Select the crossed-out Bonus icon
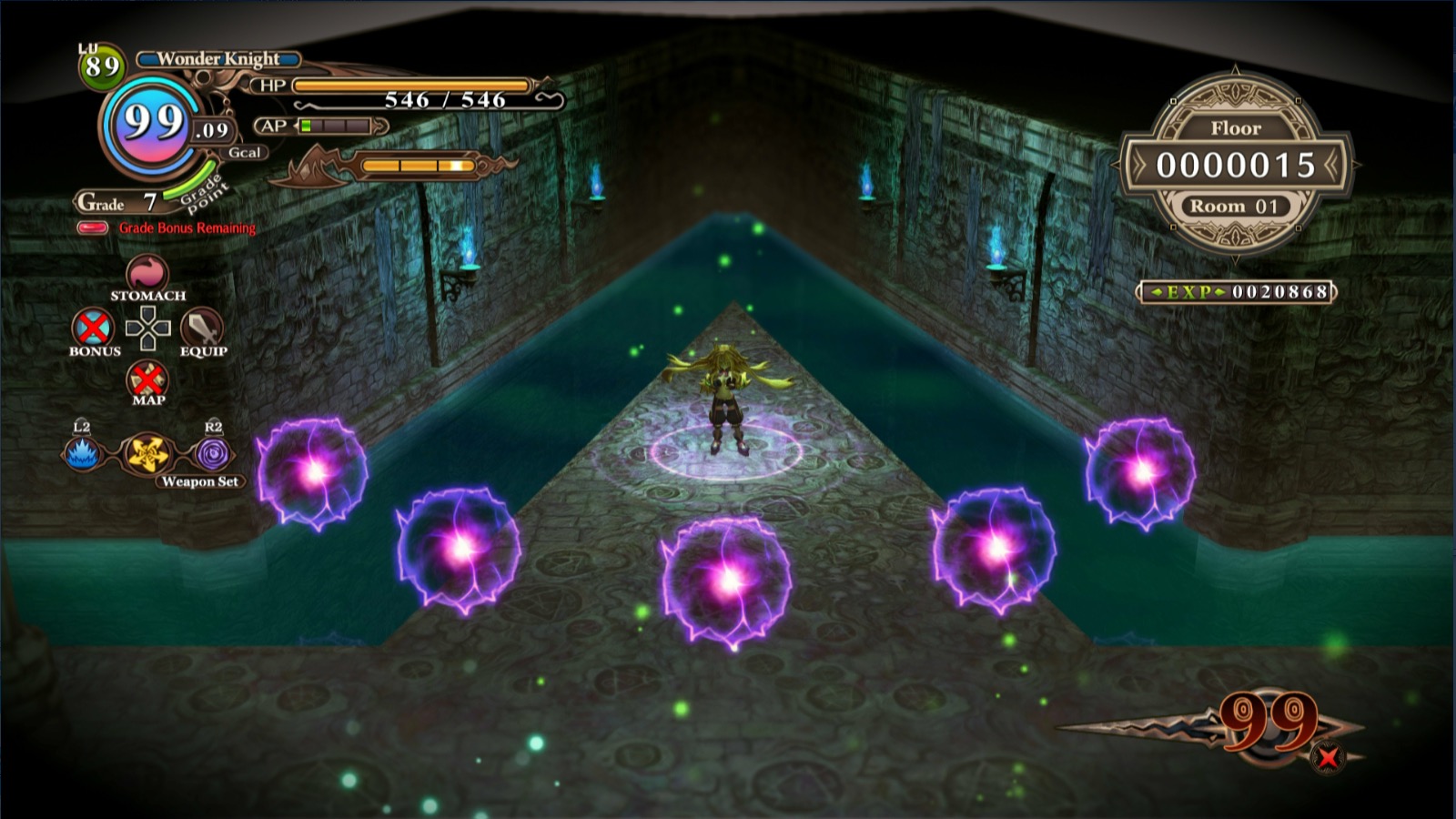This screenshot has height=819, width=1456. (93, 328)
